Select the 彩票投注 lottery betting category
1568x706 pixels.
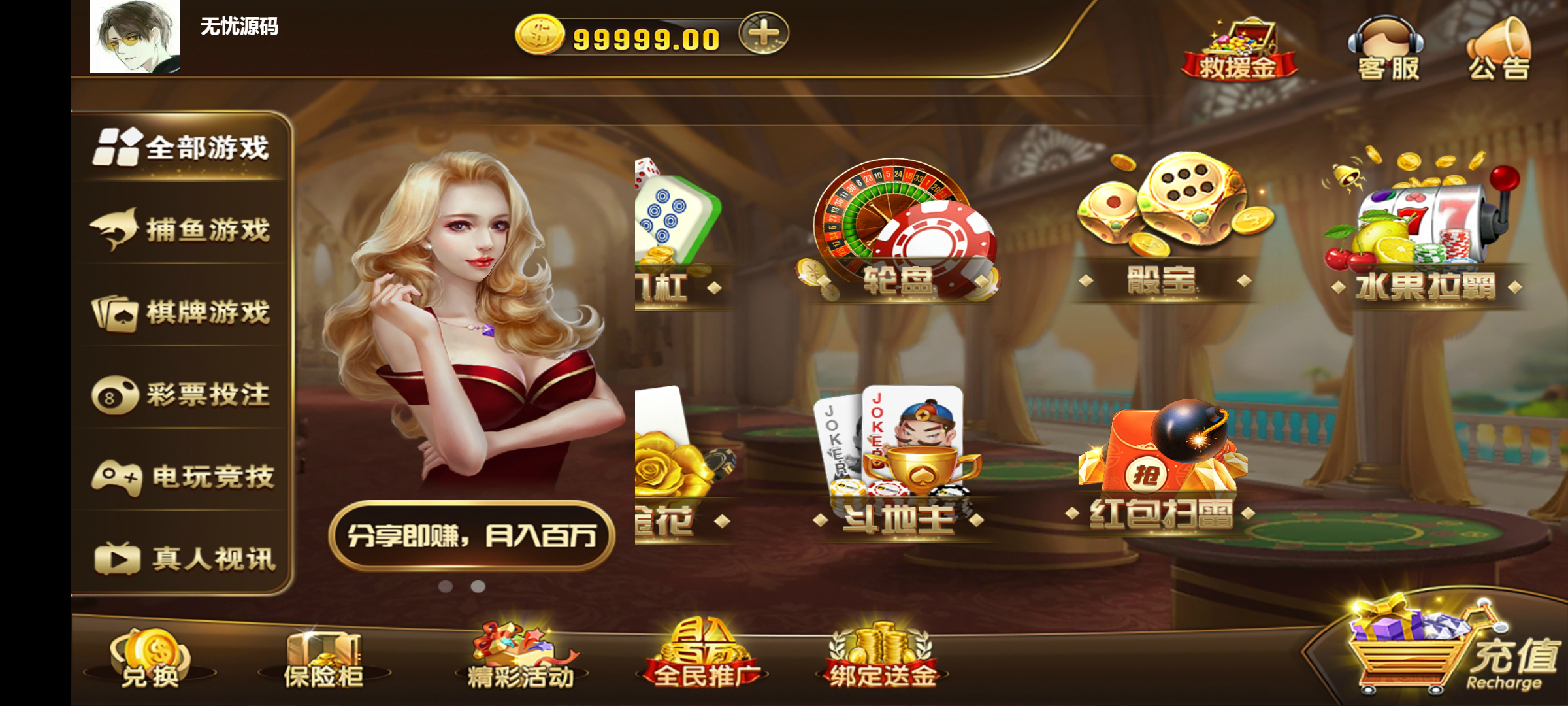[x=186, y=395]
